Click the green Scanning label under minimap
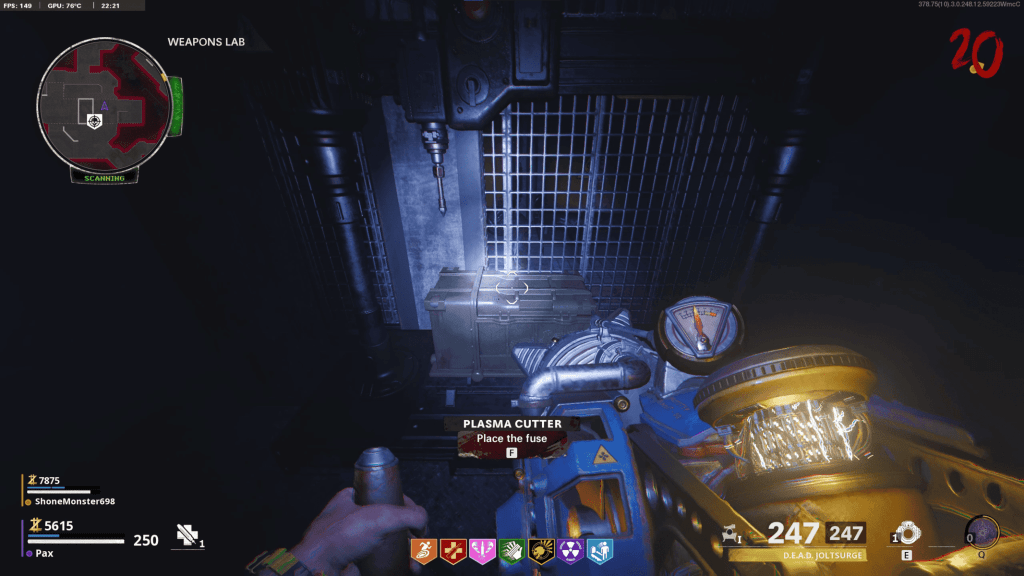Screen dimensions: 1024x576 (104, 178)
